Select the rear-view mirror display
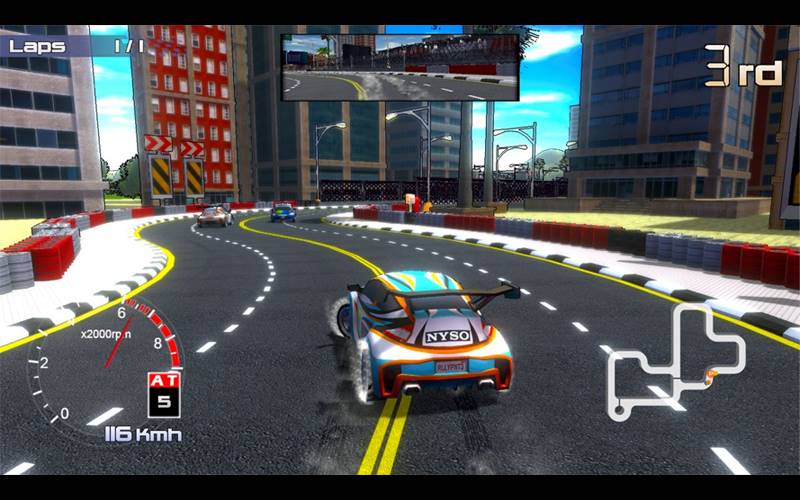 [400, 67]
